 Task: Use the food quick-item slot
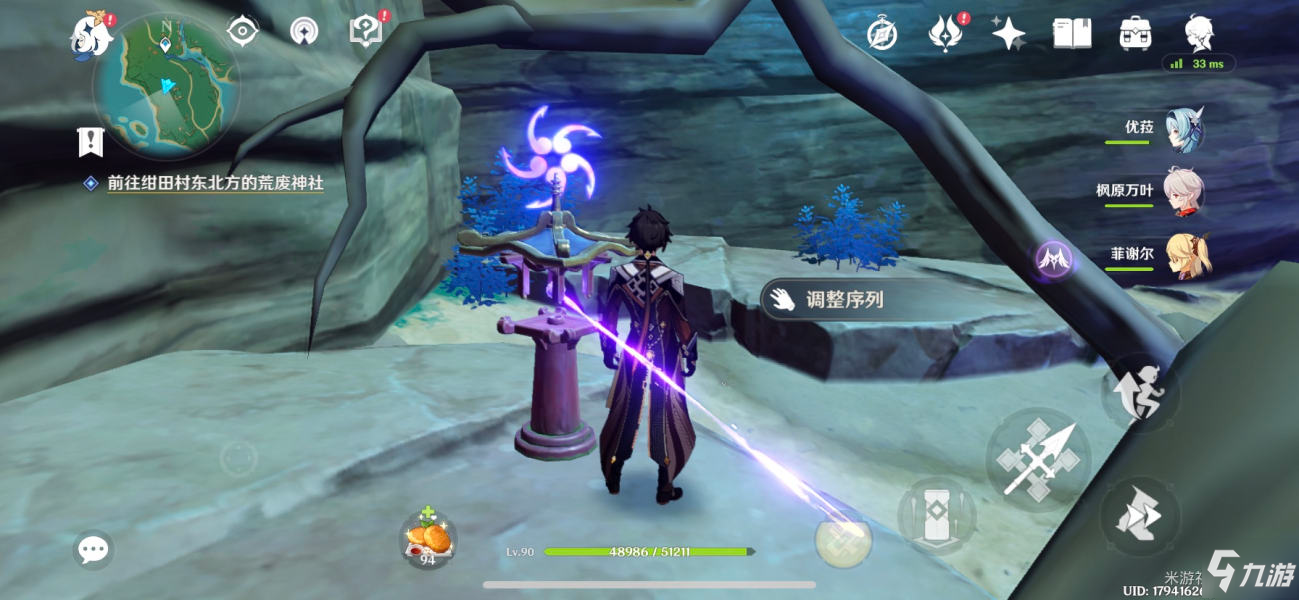pyautogui.click(x=430, y=541)
